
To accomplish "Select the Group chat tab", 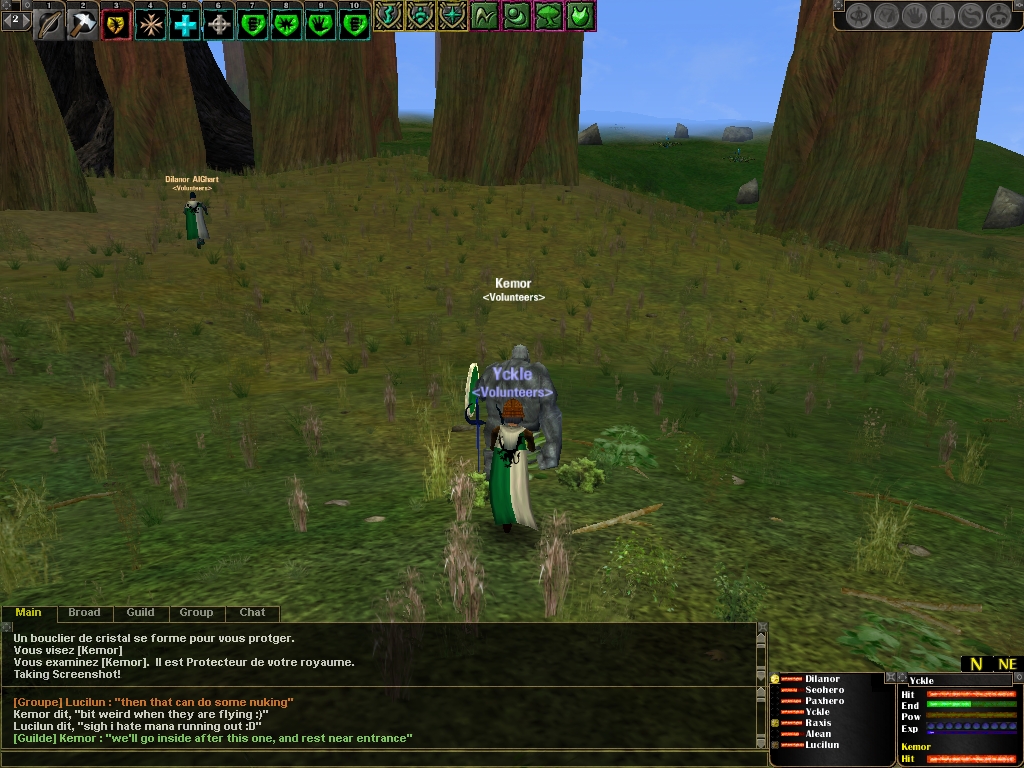I will 196,612.
